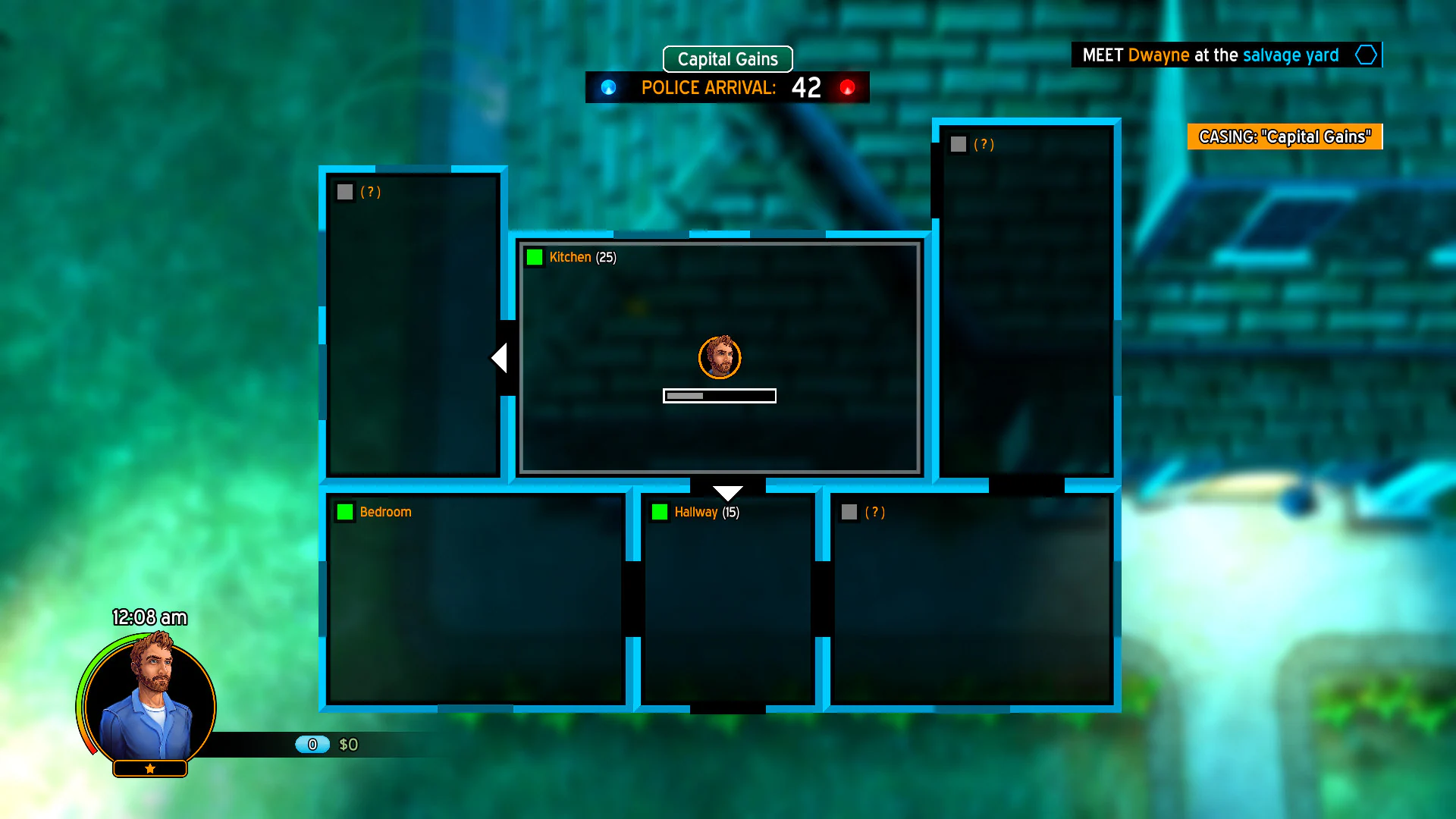Click the search progress bar in the Kitchen

click(720, 395)
